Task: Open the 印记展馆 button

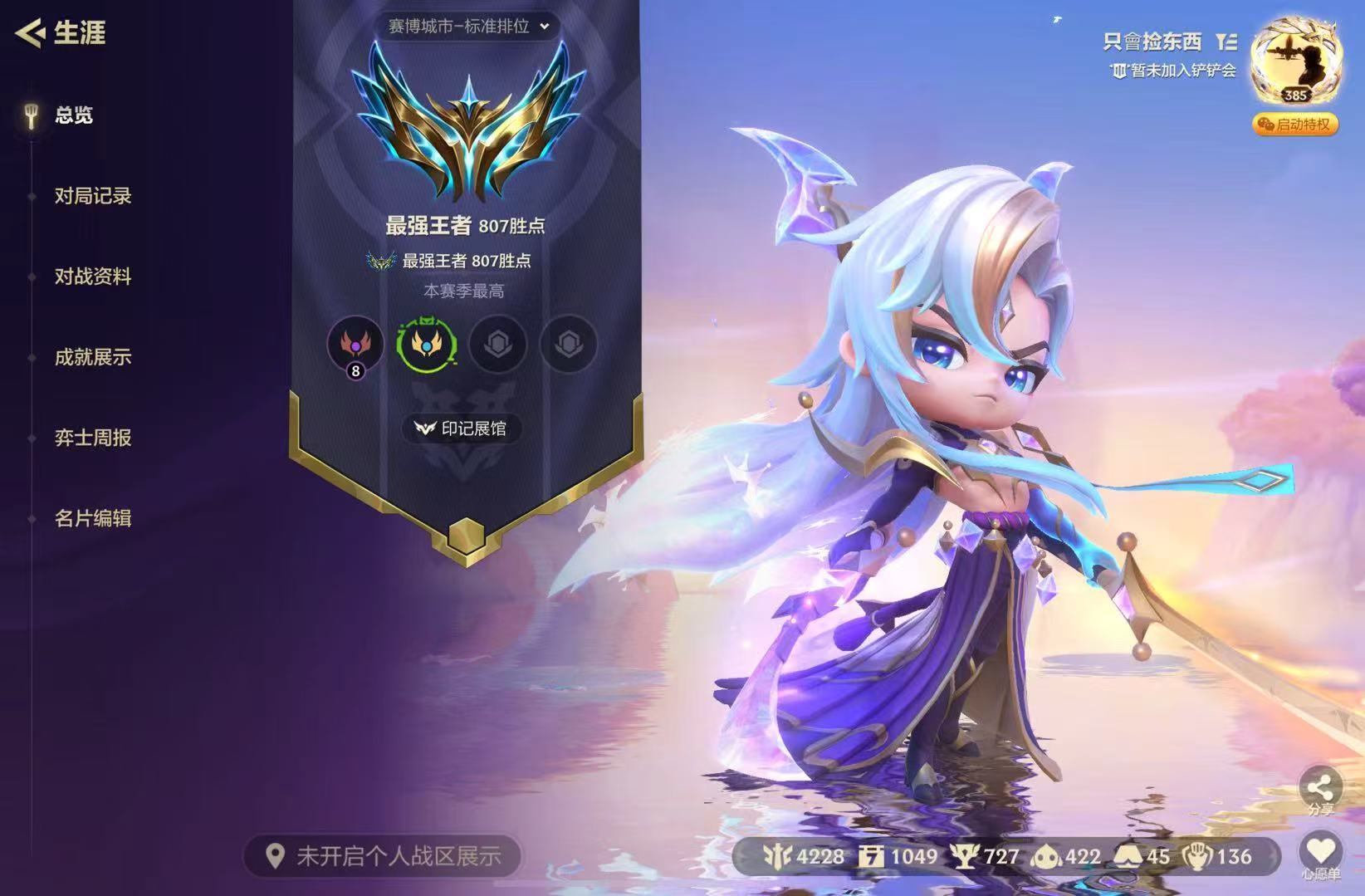Action: (462, 428)
